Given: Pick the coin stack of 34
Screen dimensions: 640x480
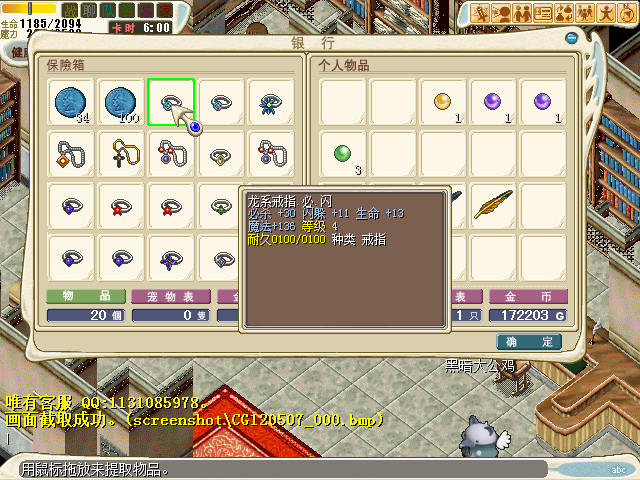Looking at the screenshot, I should point(71,103).
